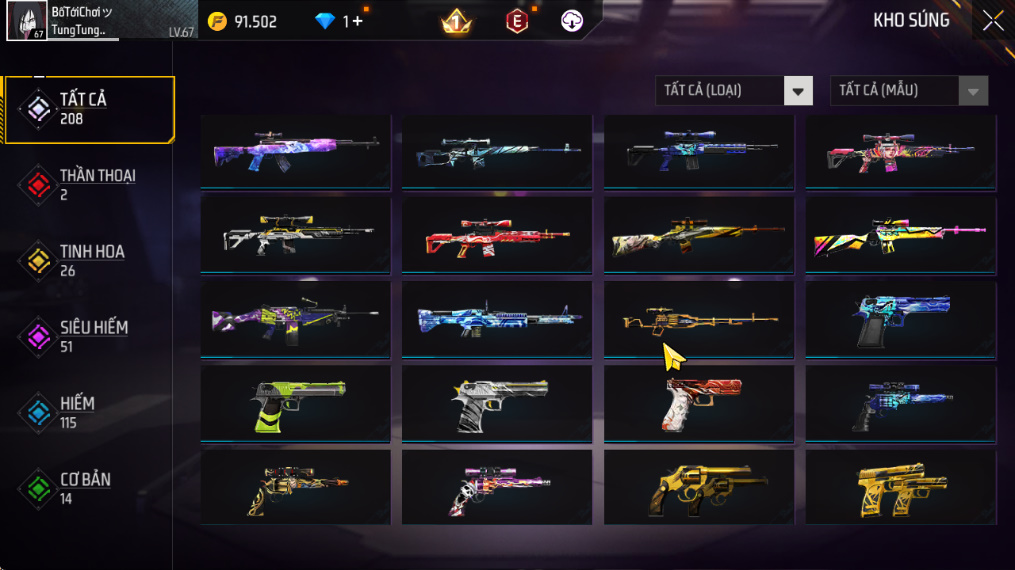Show the Siêu Hiếm weapon skins
Viewport: 1015px width, 570px height.
pyautogui.click(x=87, y=336)
